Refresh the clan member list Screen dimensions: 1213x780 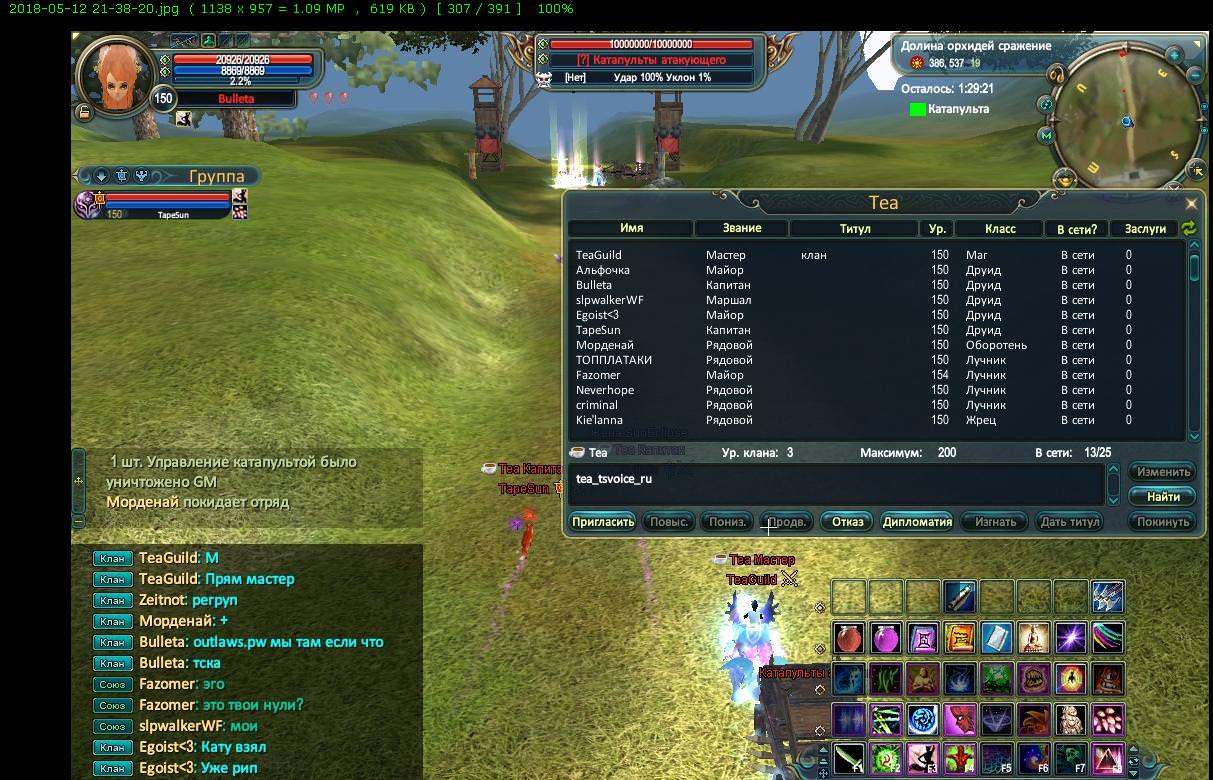[1189, 229]
